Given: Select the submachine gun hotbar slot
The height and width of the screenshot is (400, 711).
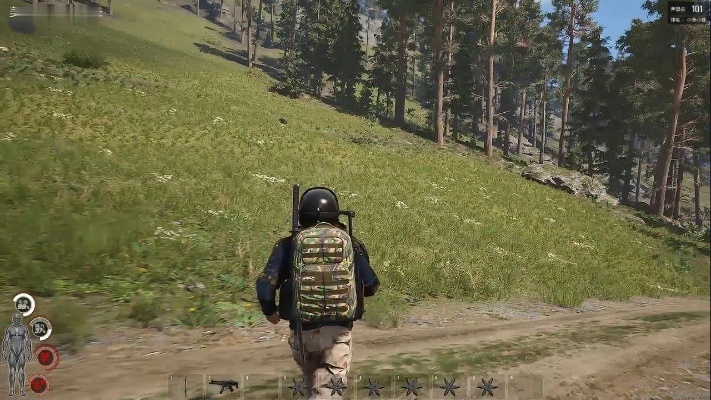Looking at the screenshot, I should click(x=224, y=386).
